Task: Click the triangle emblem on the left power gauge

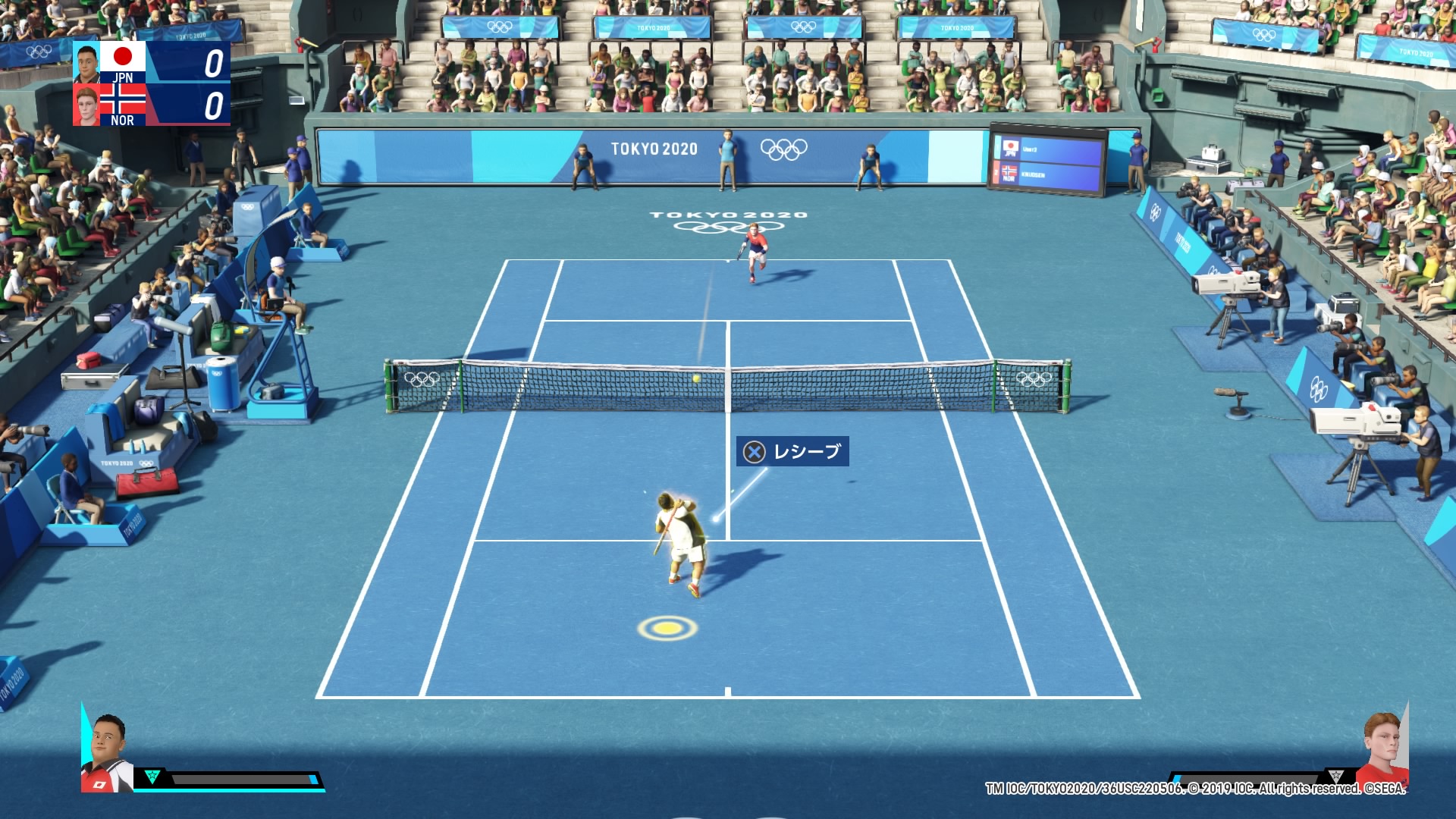Action: [x=152, y=777]
